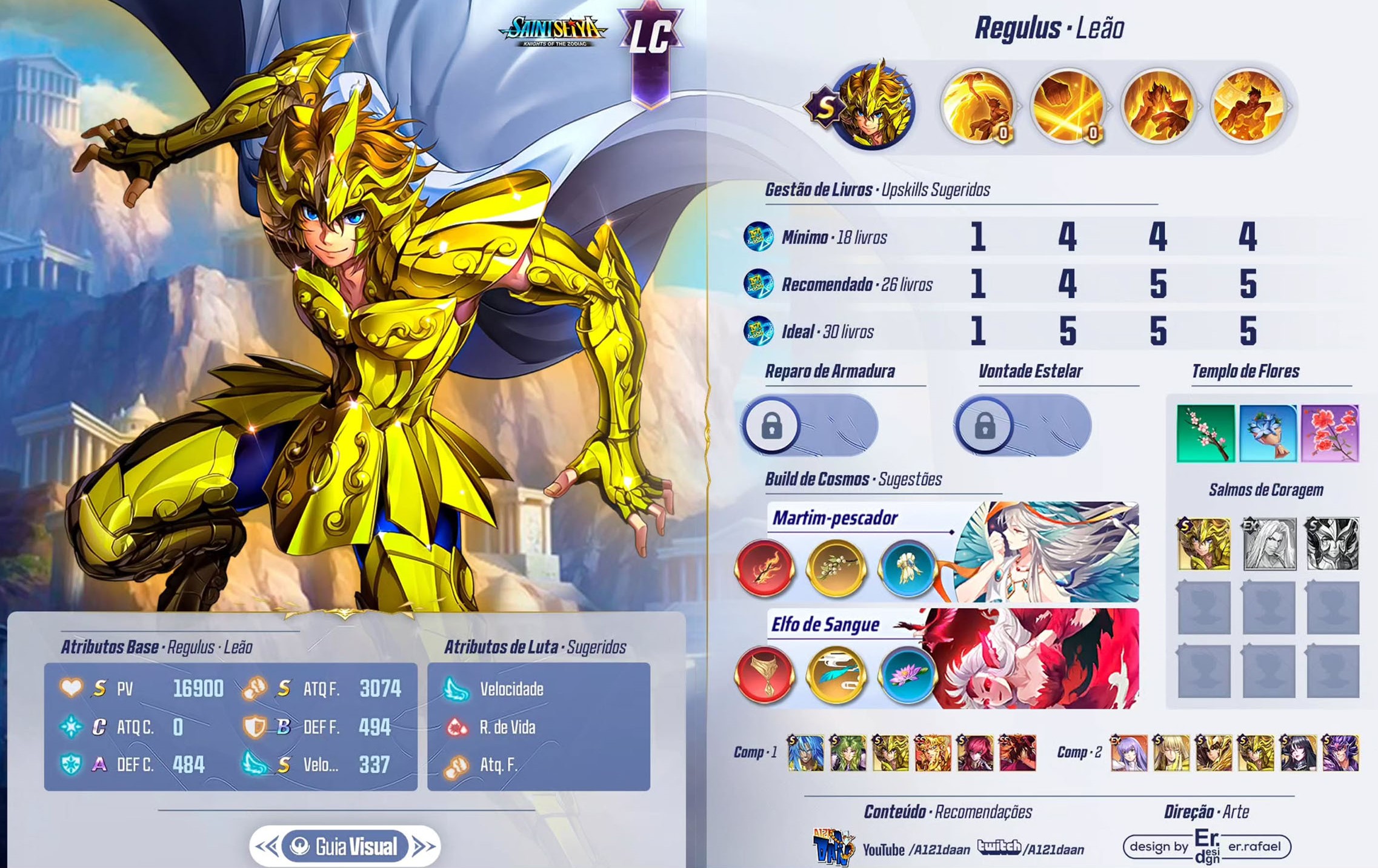The height and width of the screenshot is (868, 1378).
Task: Click the left double-arrow beside Guia Visual
Action: point(267,846)
